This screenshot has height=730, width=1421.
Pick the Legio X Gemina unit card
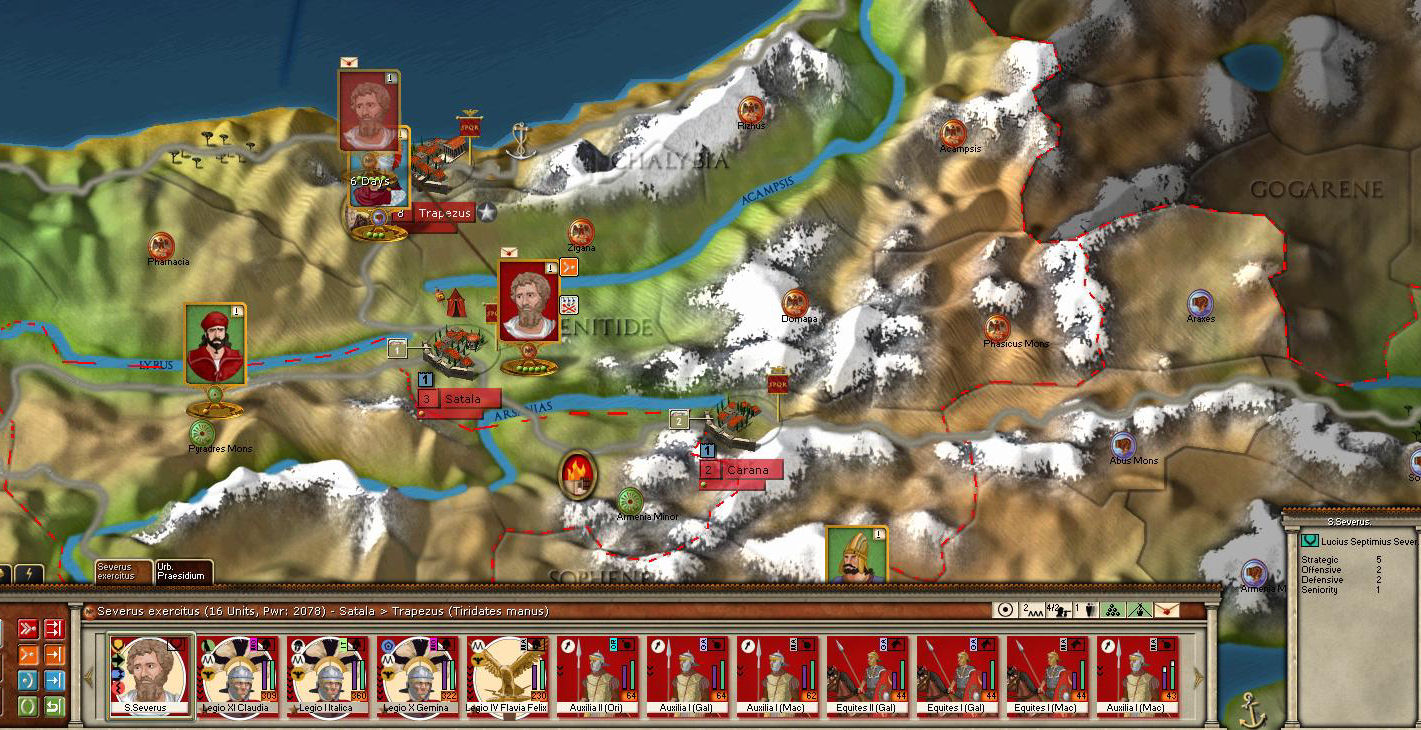pos(419,677)
